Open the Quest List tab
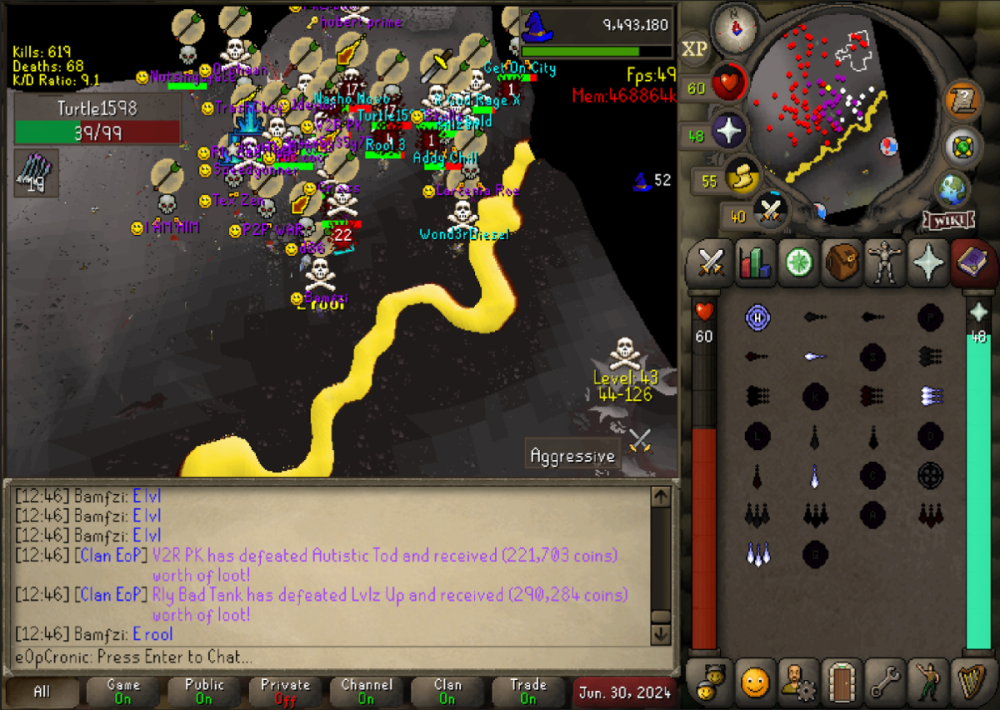The image size is (1000, 710). 798,263
